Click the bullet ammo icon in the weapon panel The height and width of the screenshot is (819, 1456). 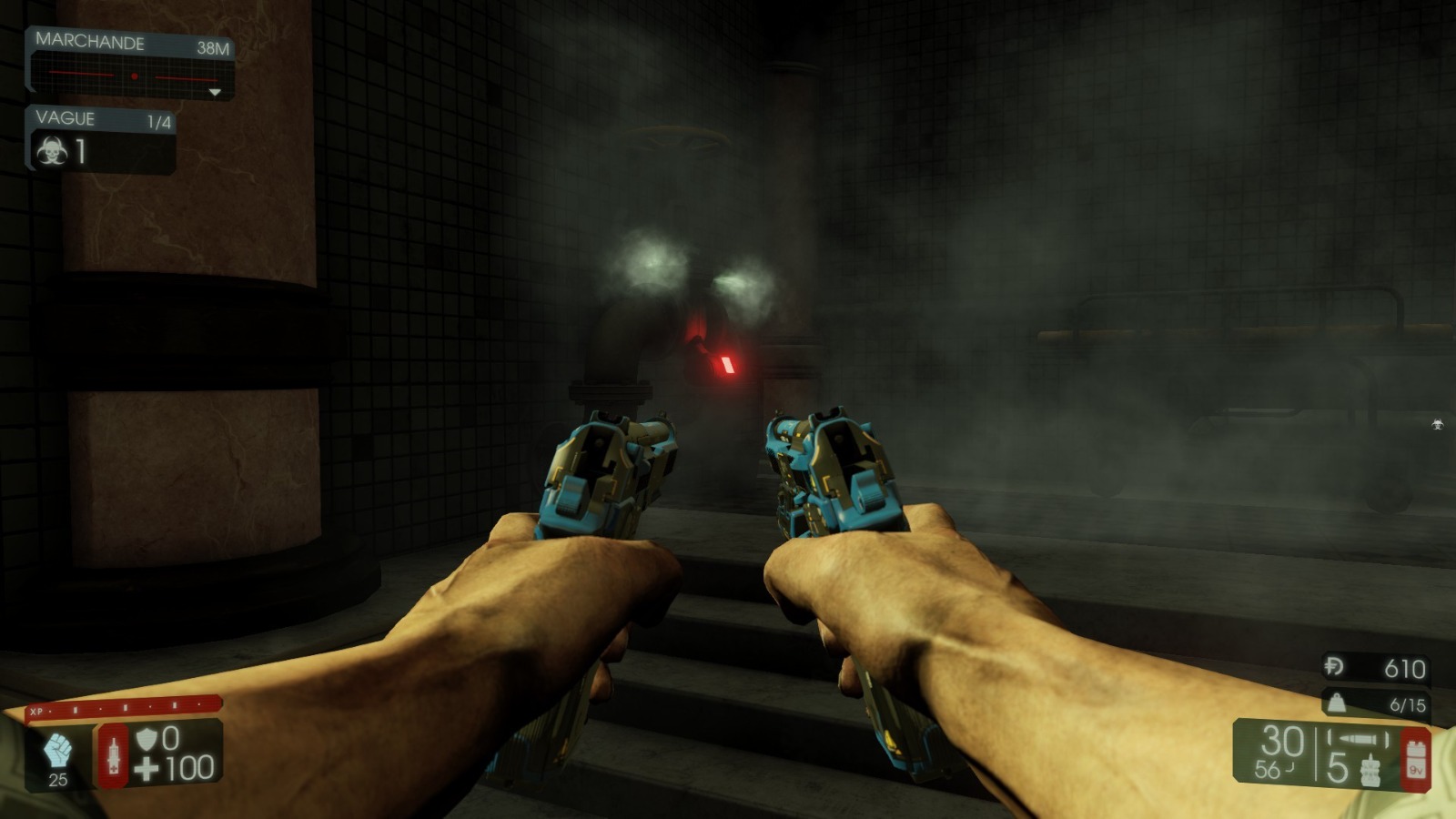1357,737
